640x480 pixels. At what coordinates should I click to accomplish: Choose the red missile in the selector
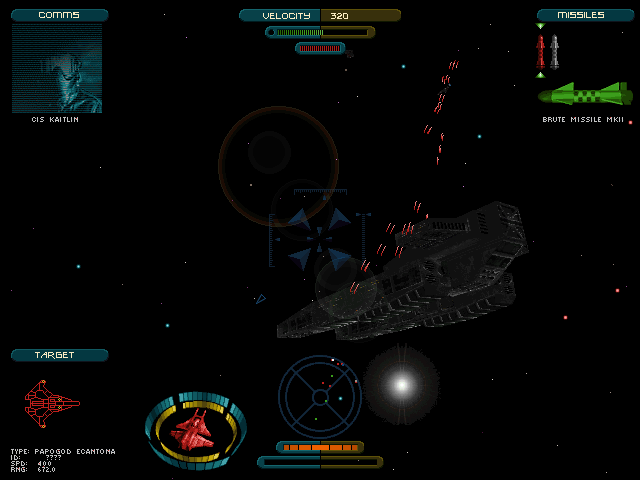click(541, 50)
